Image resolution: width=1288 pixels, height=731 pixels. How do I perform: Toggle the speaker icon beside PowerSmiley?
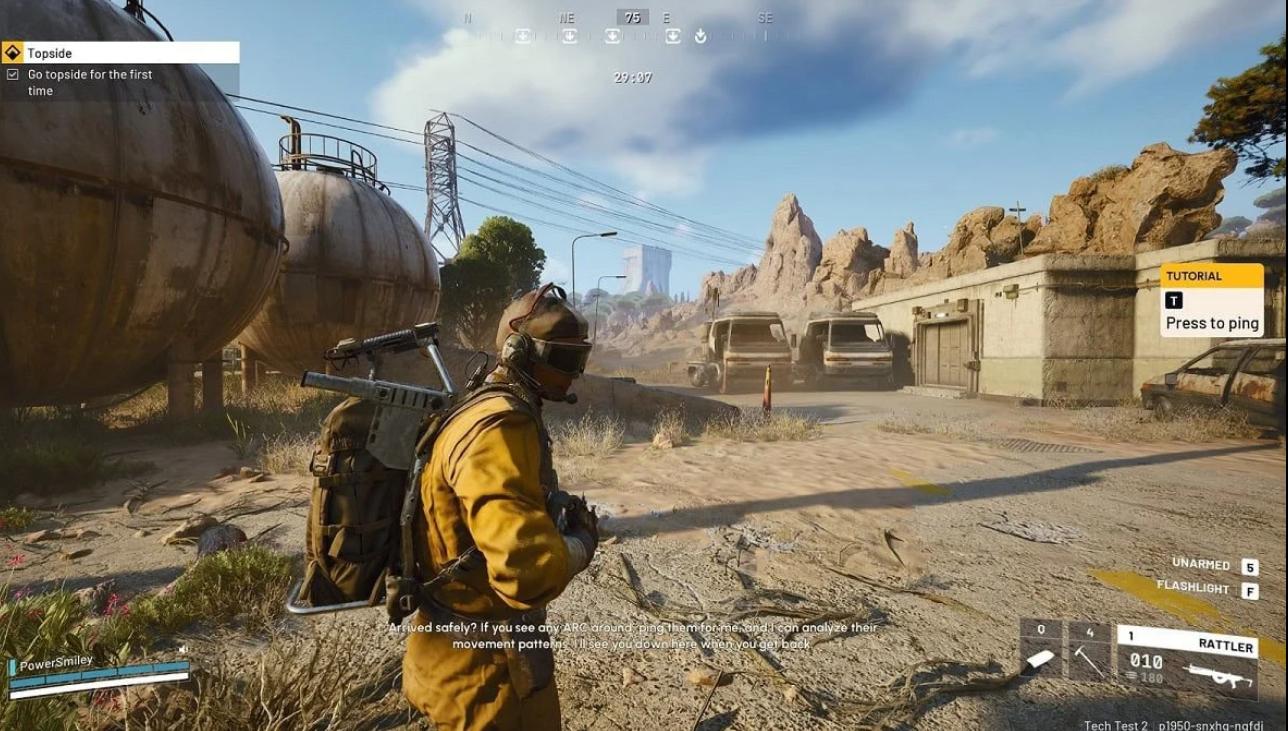pos(183,650)
